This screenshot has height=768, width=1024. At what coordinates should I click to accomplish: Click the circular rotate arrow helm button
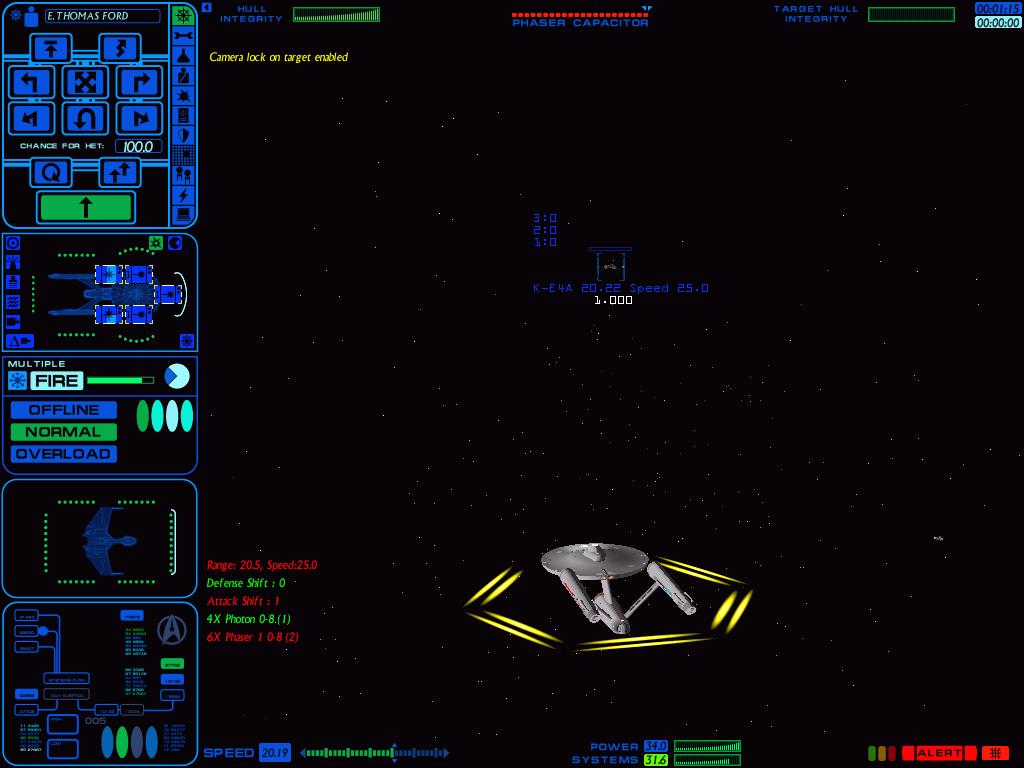click(51, 173)
